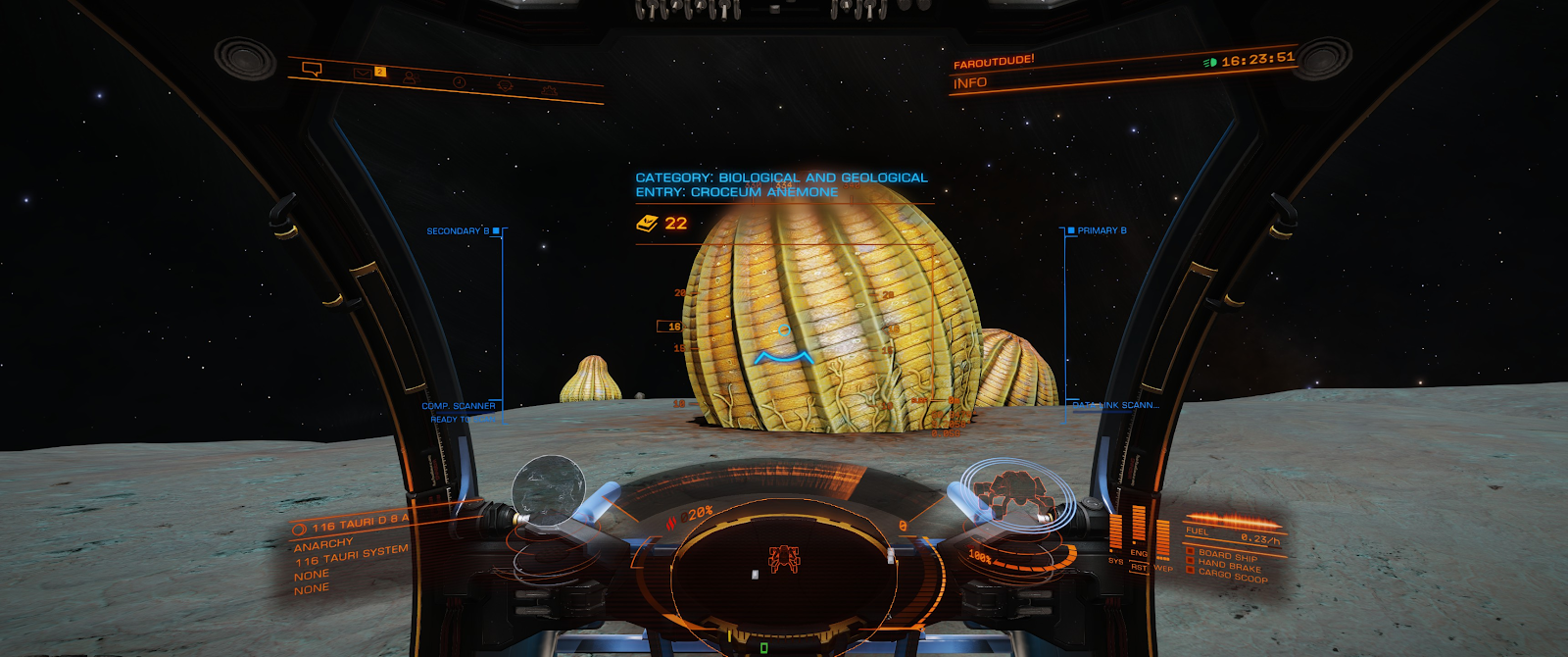Open the clock history tab
1568x657 pixels.
(x=459, y=82)
